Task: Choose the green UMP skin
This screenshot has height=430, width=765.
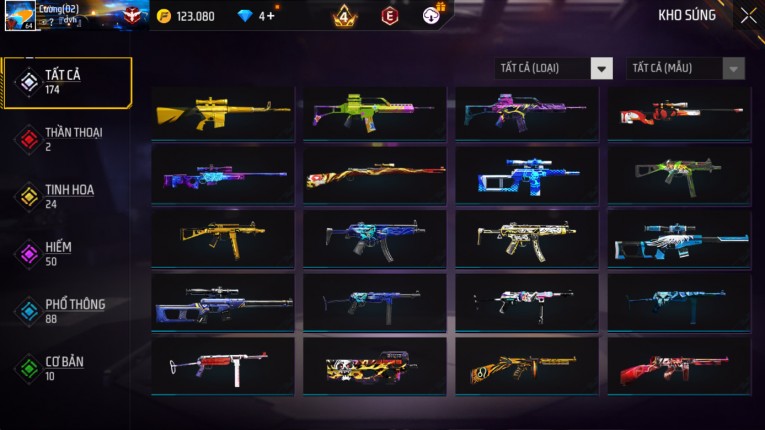Action: pyautogui.click(x=679, y=175)
